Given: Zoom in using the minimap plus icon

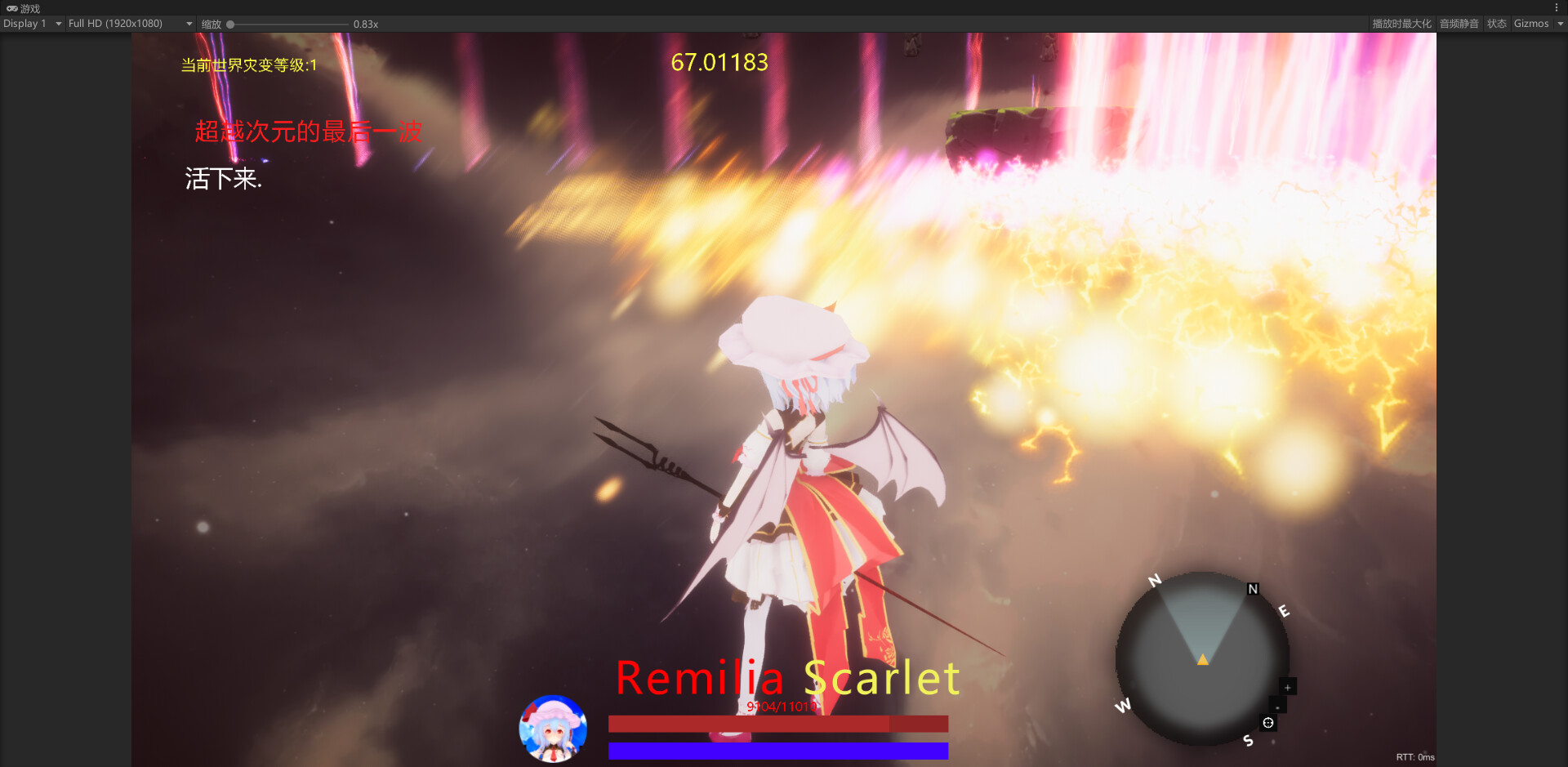Looking at the screenshot, I should click(x=1287, y=688).
